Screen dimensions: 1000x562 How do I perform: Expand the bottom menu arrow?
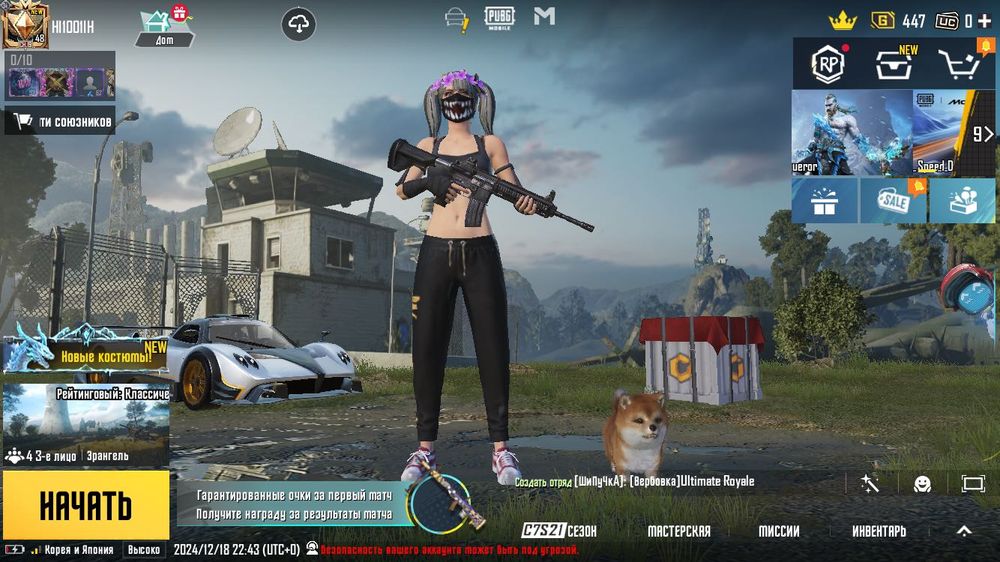pyautogui.click(x=964, y=531)
